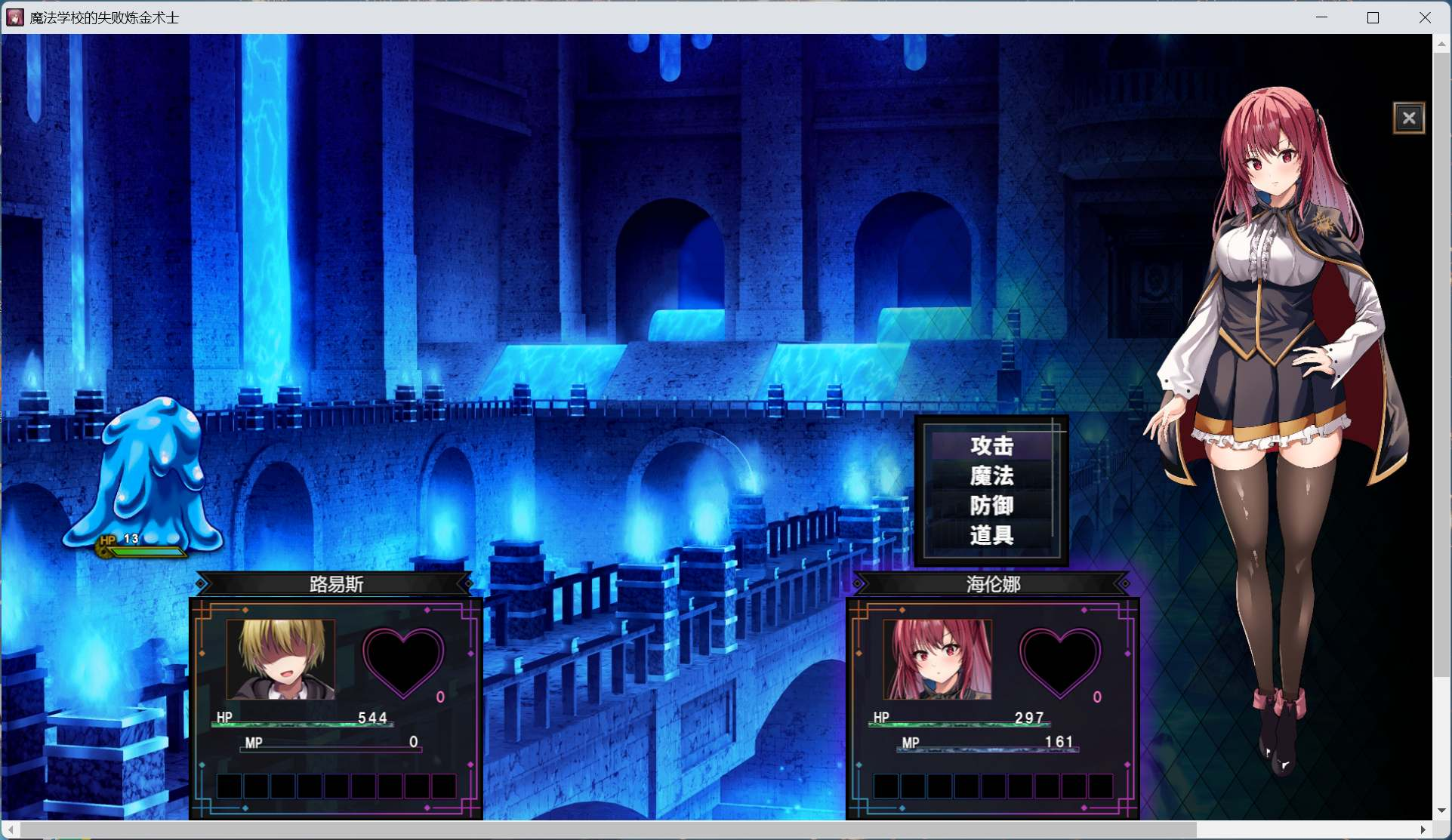This screenshot has width=1452, height=840.
Task: Open the 道具 (Items) command
Action: click(x=991, y=536)
